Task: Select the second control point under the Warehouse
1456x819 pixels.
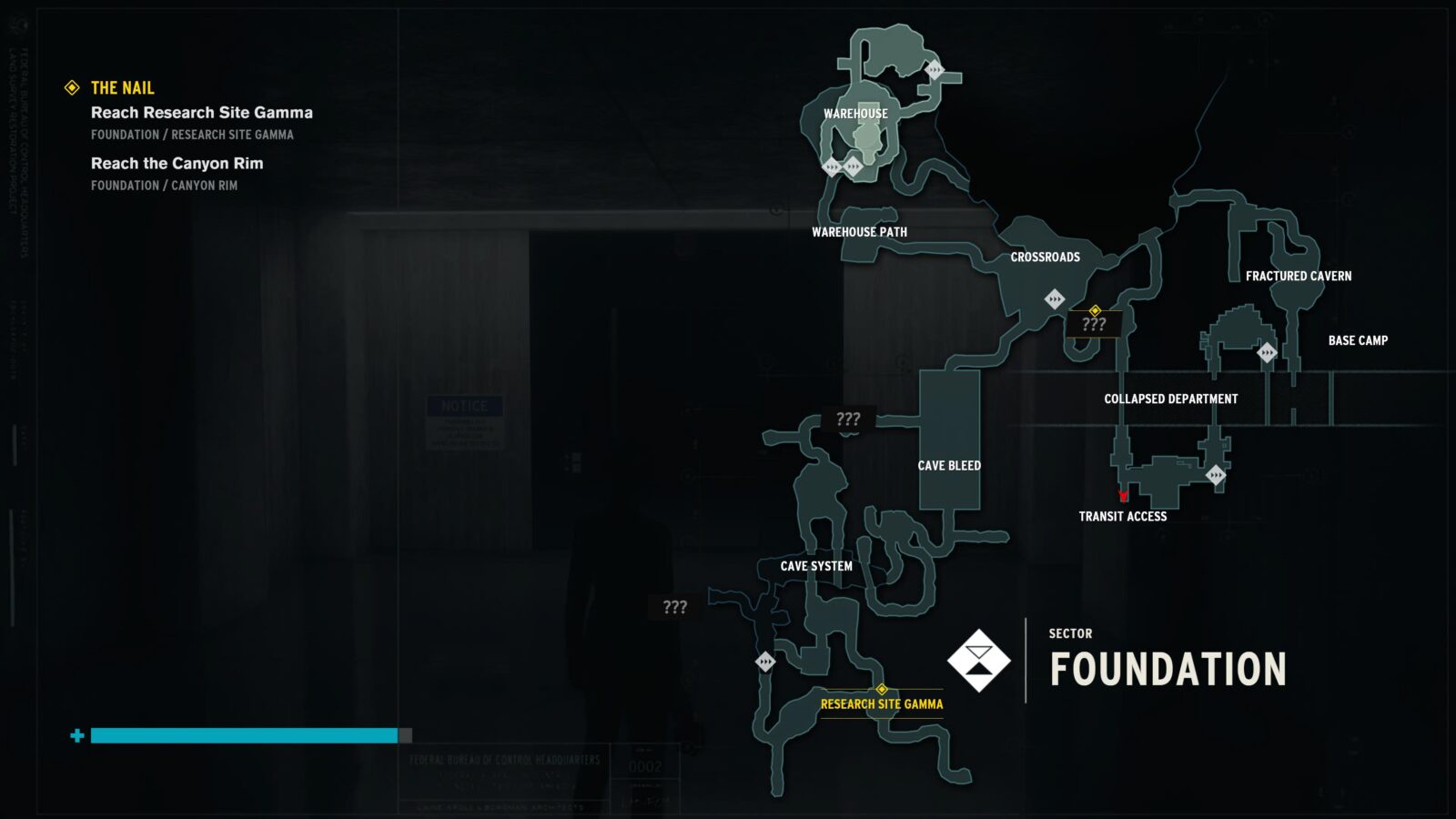Action: coord(853,167)
